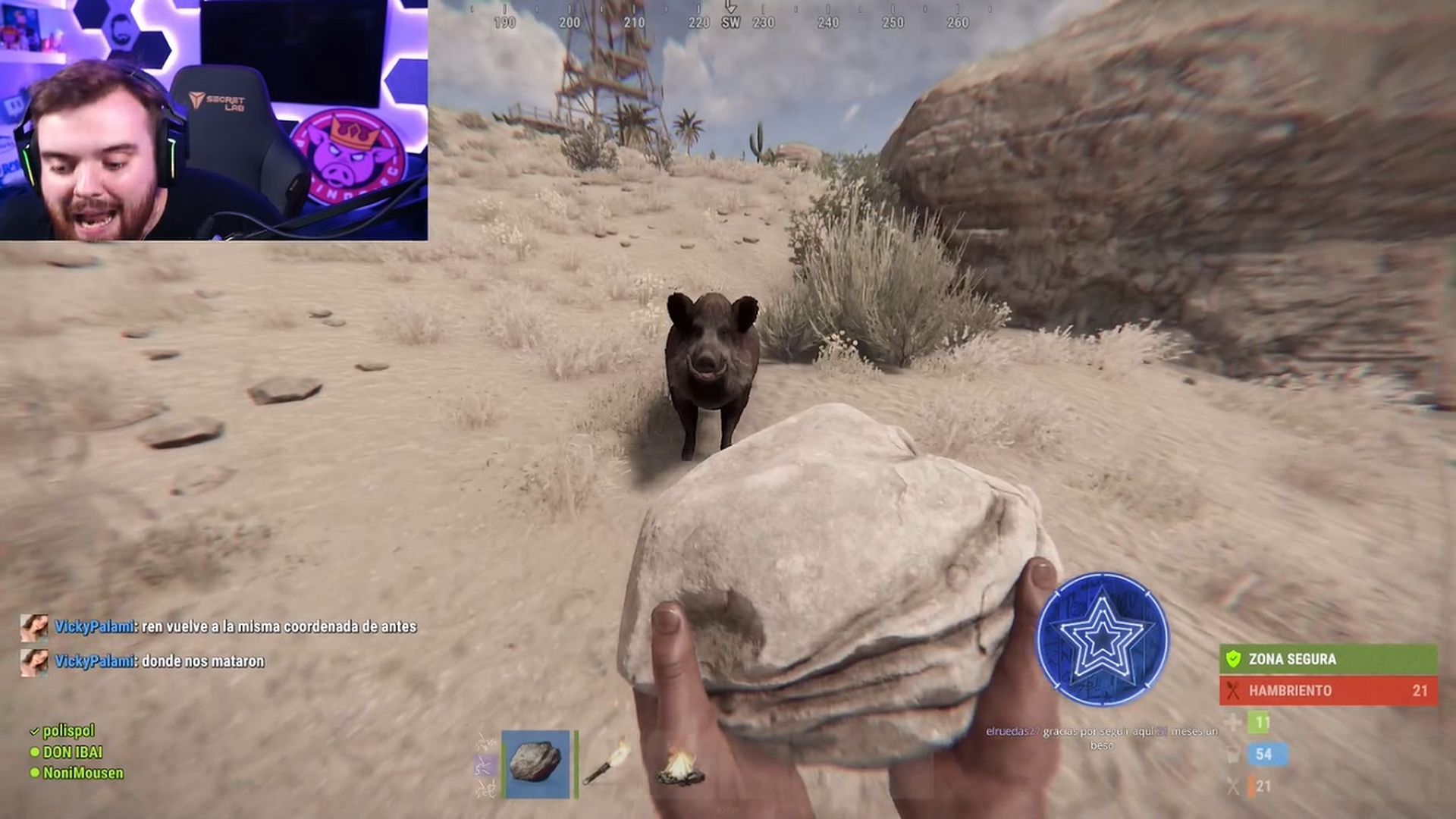Select team member DON IBAI
The width and height of the screenshot is (1456, 819).
click(x=71, y=752)
